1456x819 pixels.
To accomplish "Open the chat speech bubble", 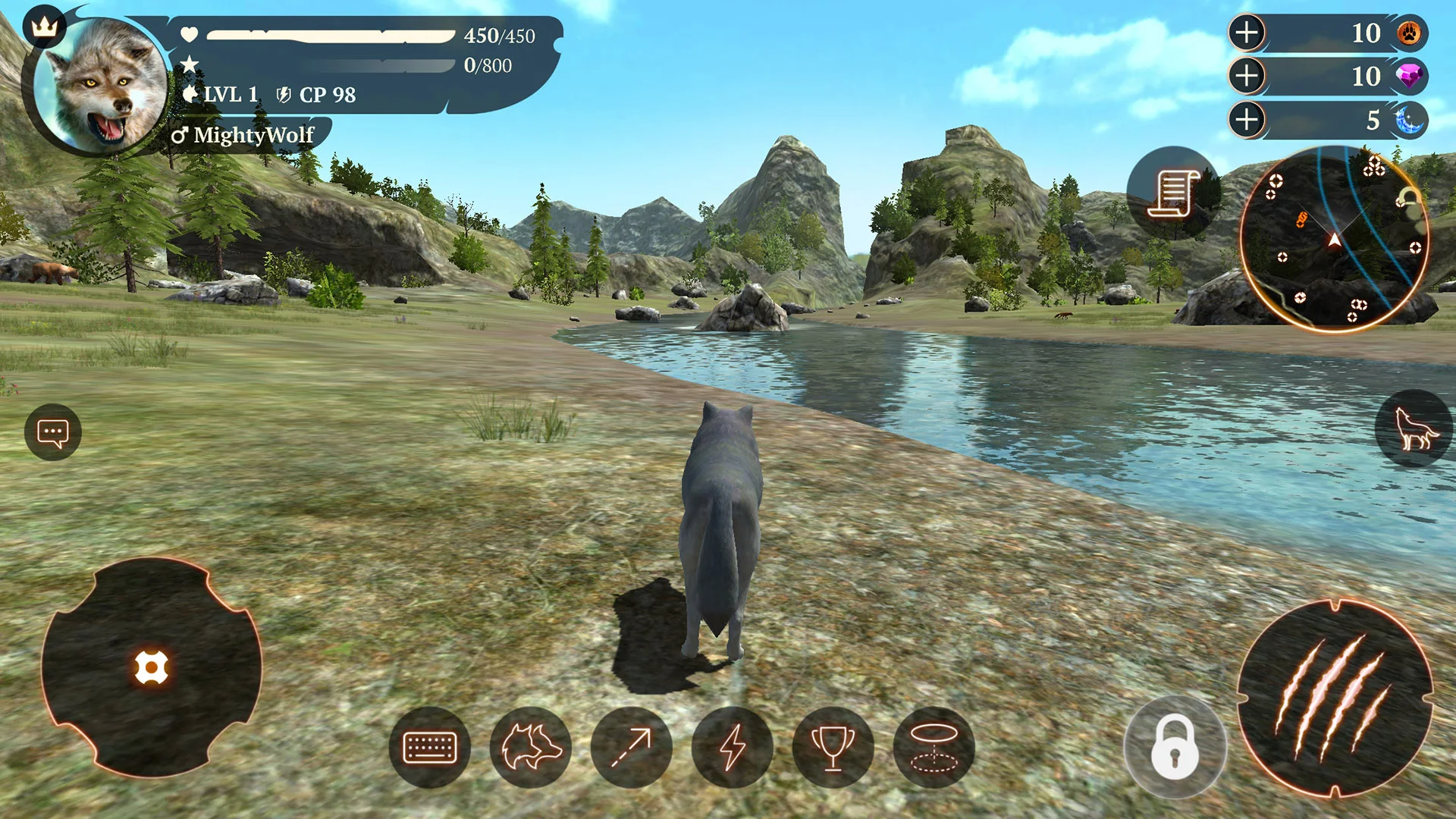I will [53, 433].
